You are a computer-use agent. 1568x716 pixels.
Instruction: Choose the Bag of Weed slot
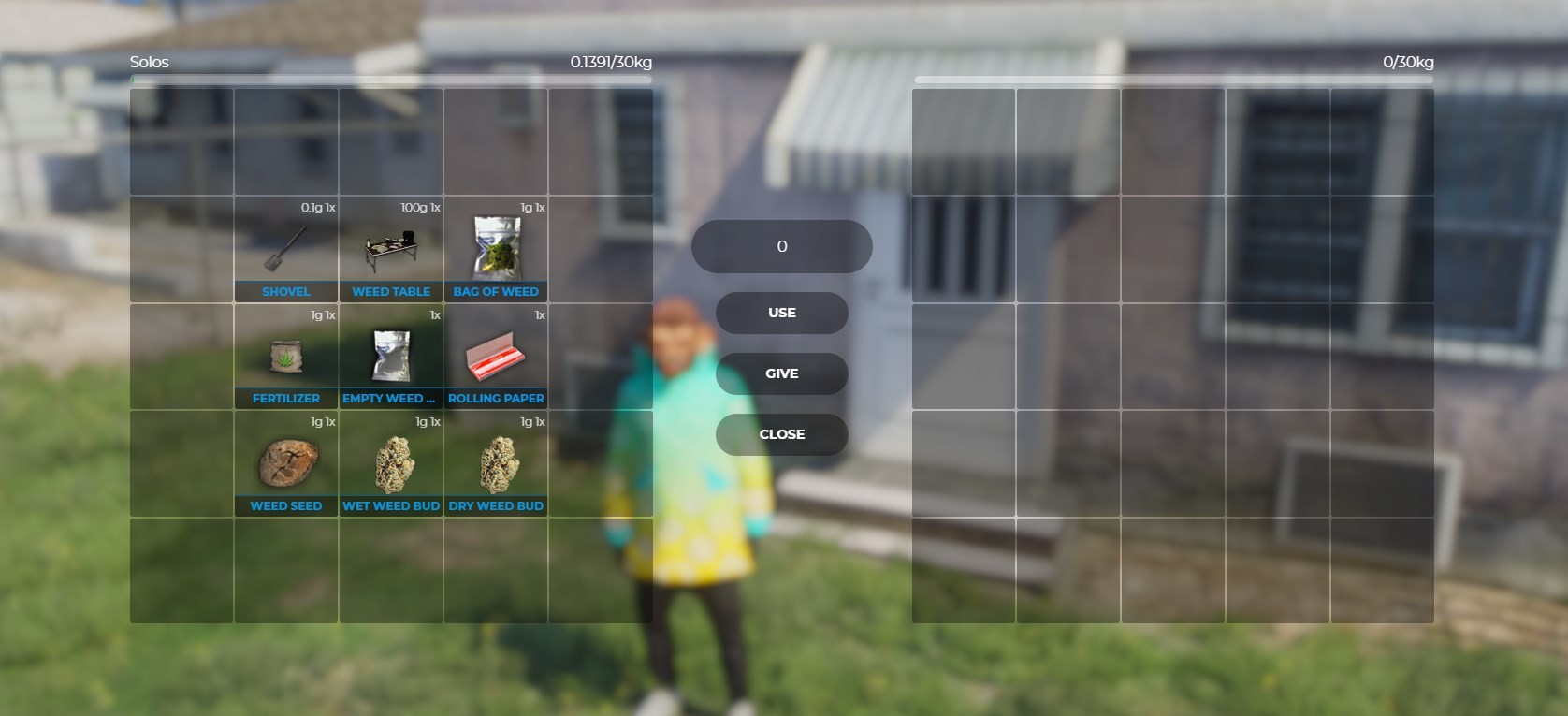(x=496, y=250)
